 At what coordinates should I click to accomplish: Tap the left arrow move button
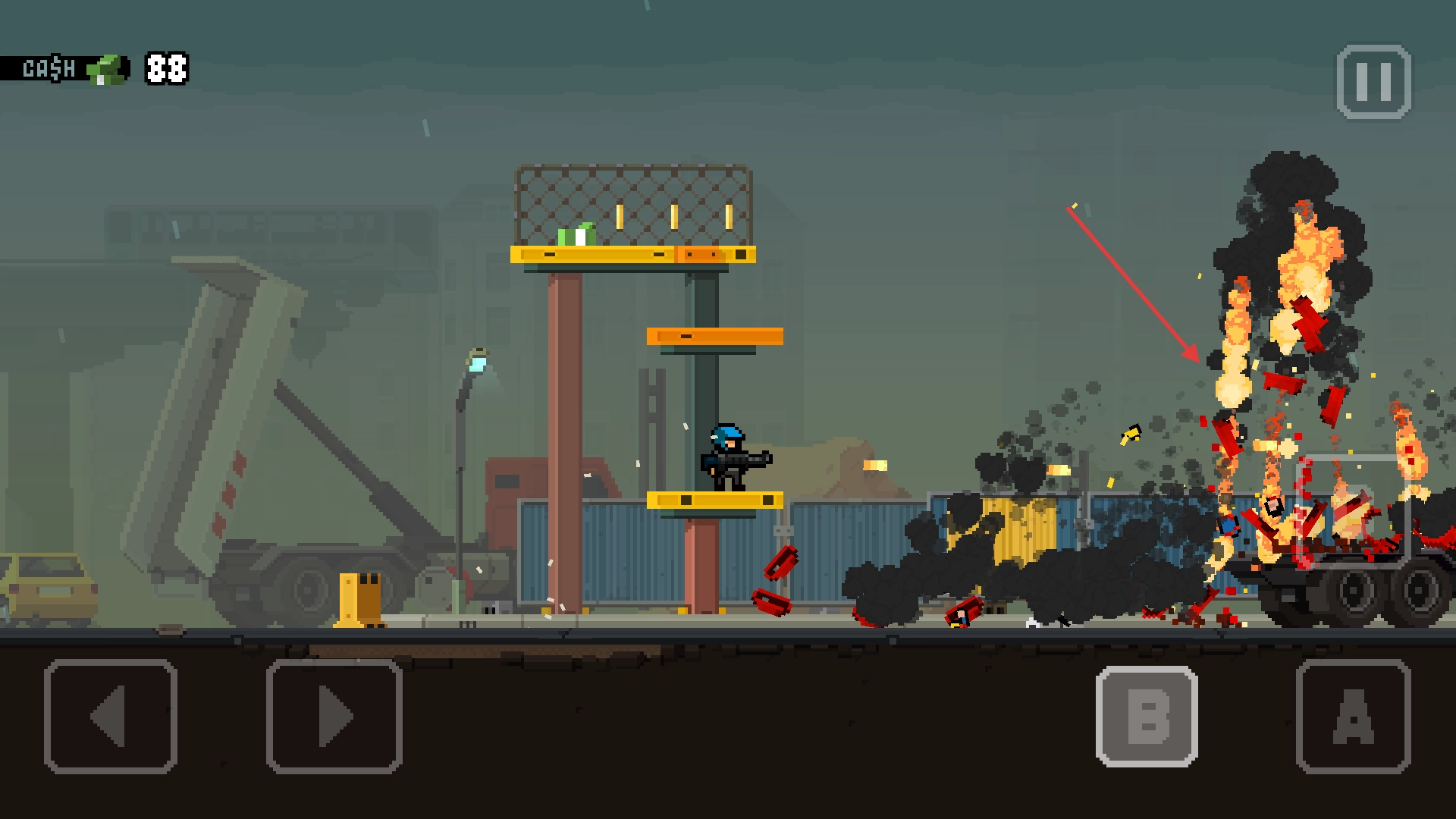coord(111,716)
